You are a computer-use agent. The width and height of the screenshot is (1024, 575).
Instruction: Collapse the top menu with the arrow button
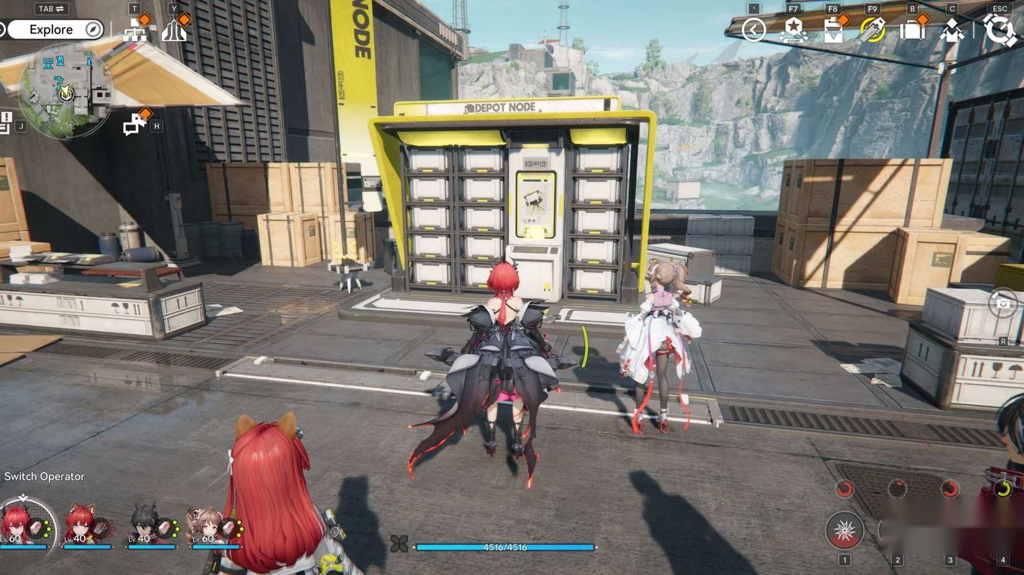tap(754, 31)
